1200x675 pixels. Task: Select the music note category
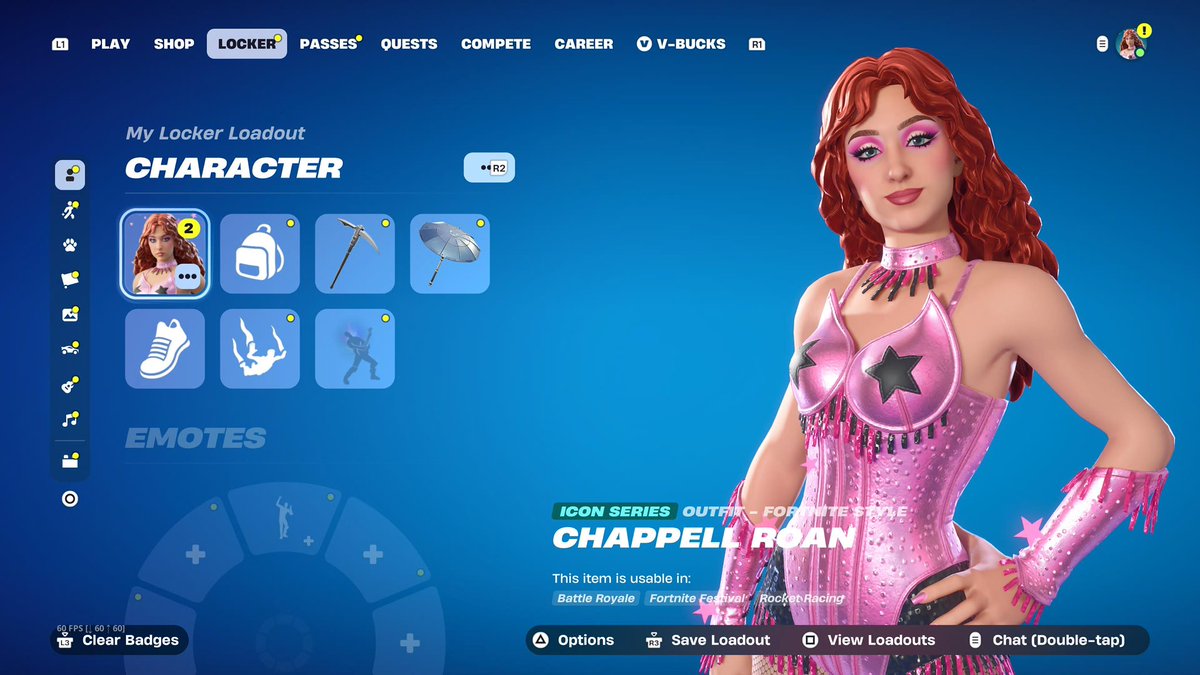pyautogui.click(x=70, y=419)
